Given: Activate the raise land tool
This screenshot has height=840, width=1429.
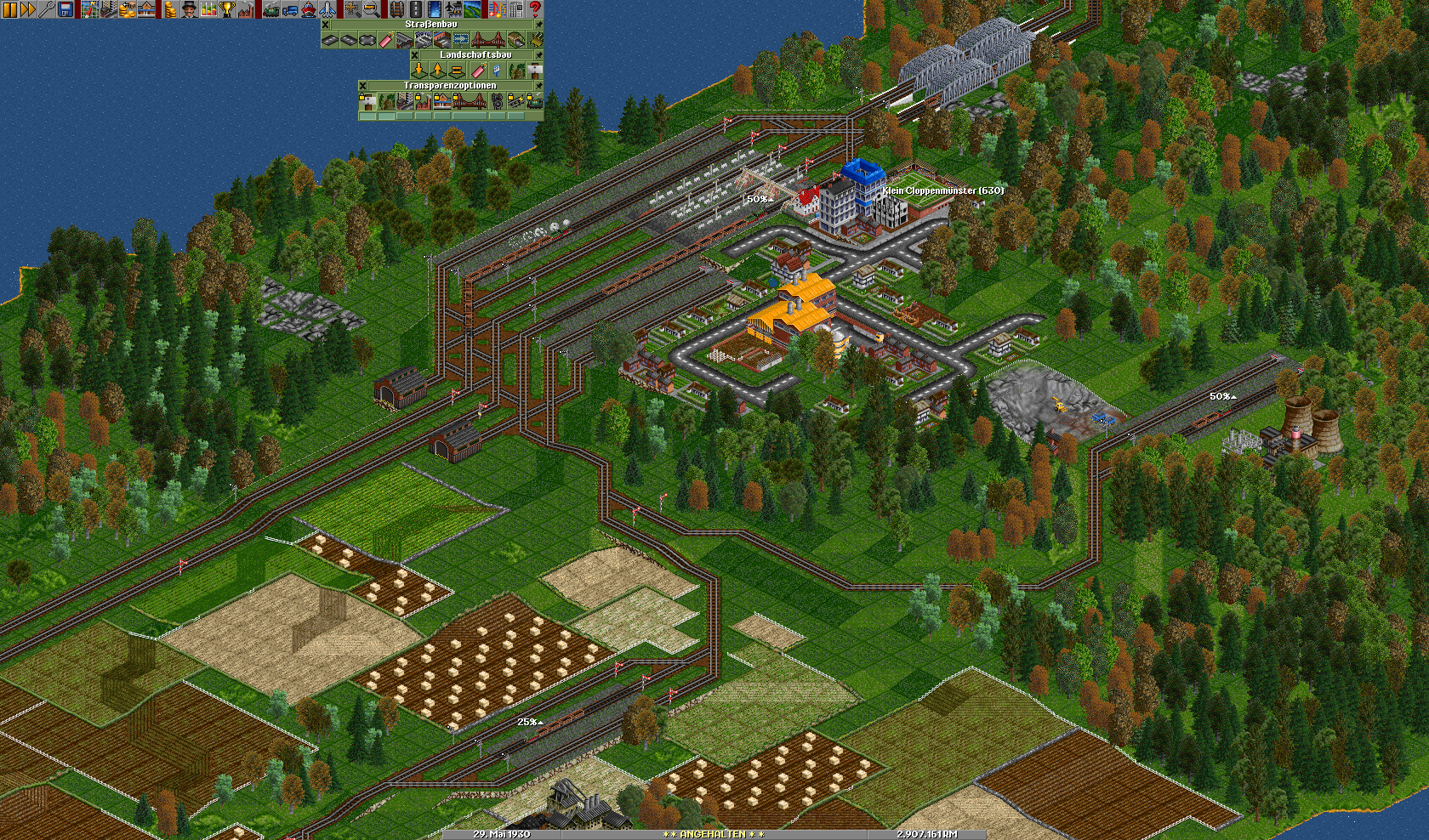Looking at the screenshot, I should pos(438,71).
